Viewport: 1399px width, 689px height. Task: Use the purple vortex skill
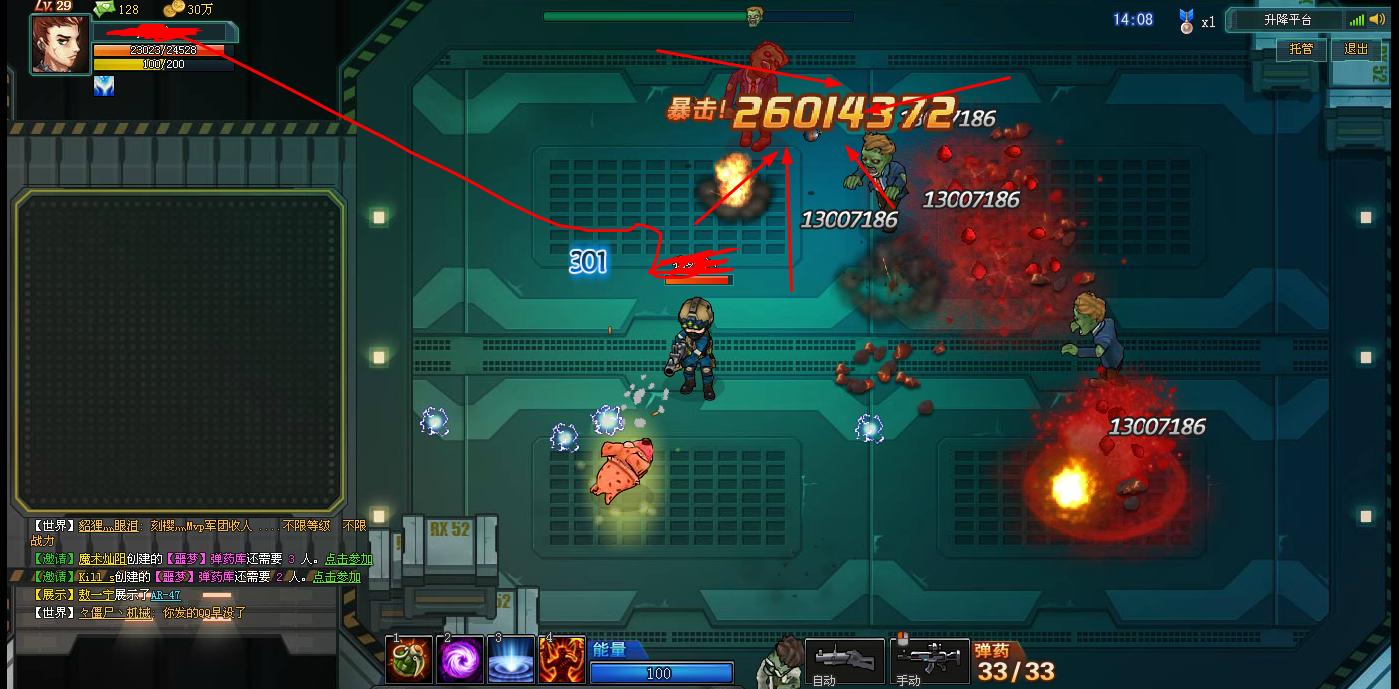(x=460, y=660)
